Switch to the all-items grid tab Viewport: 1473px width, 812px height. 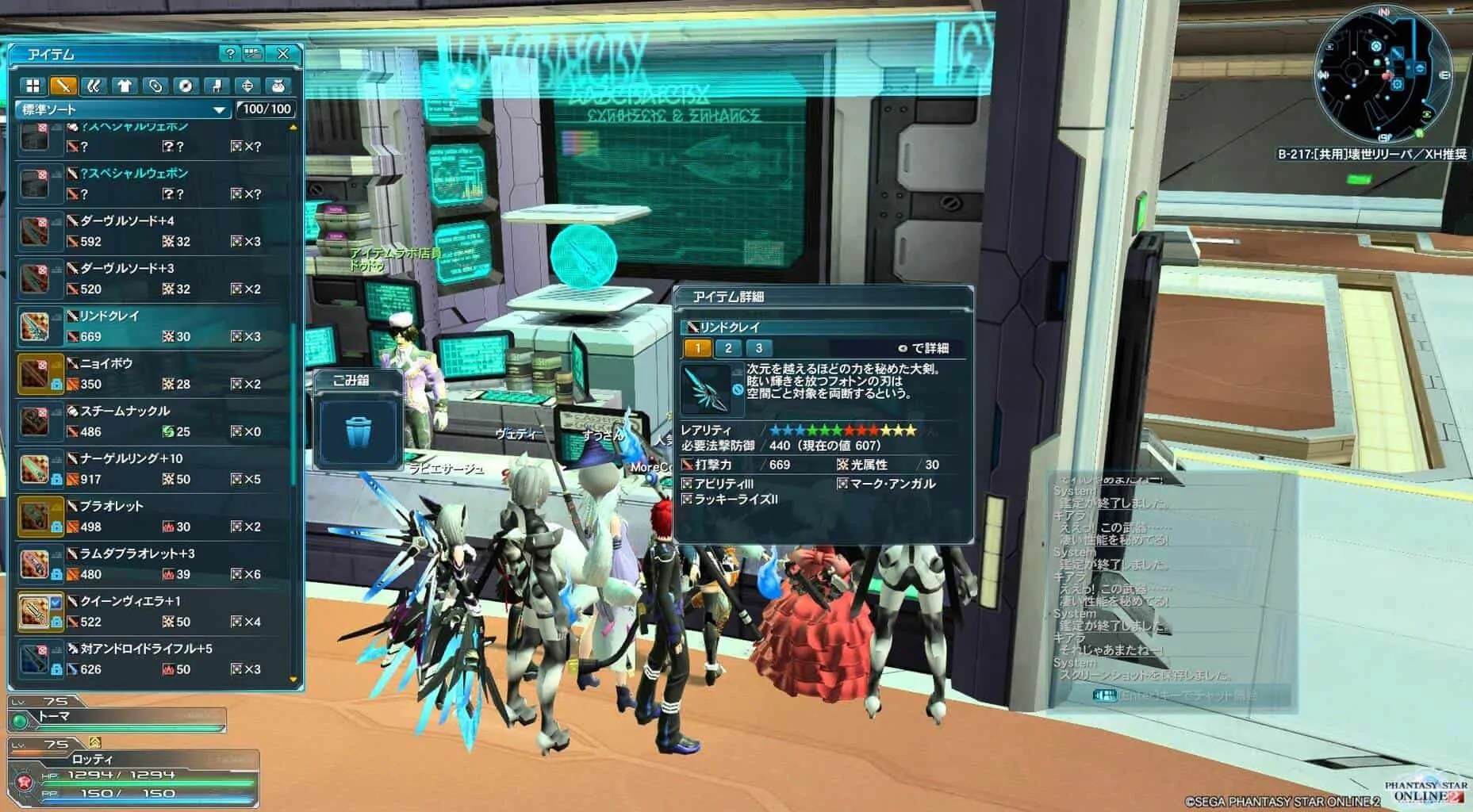coord(33,86)
